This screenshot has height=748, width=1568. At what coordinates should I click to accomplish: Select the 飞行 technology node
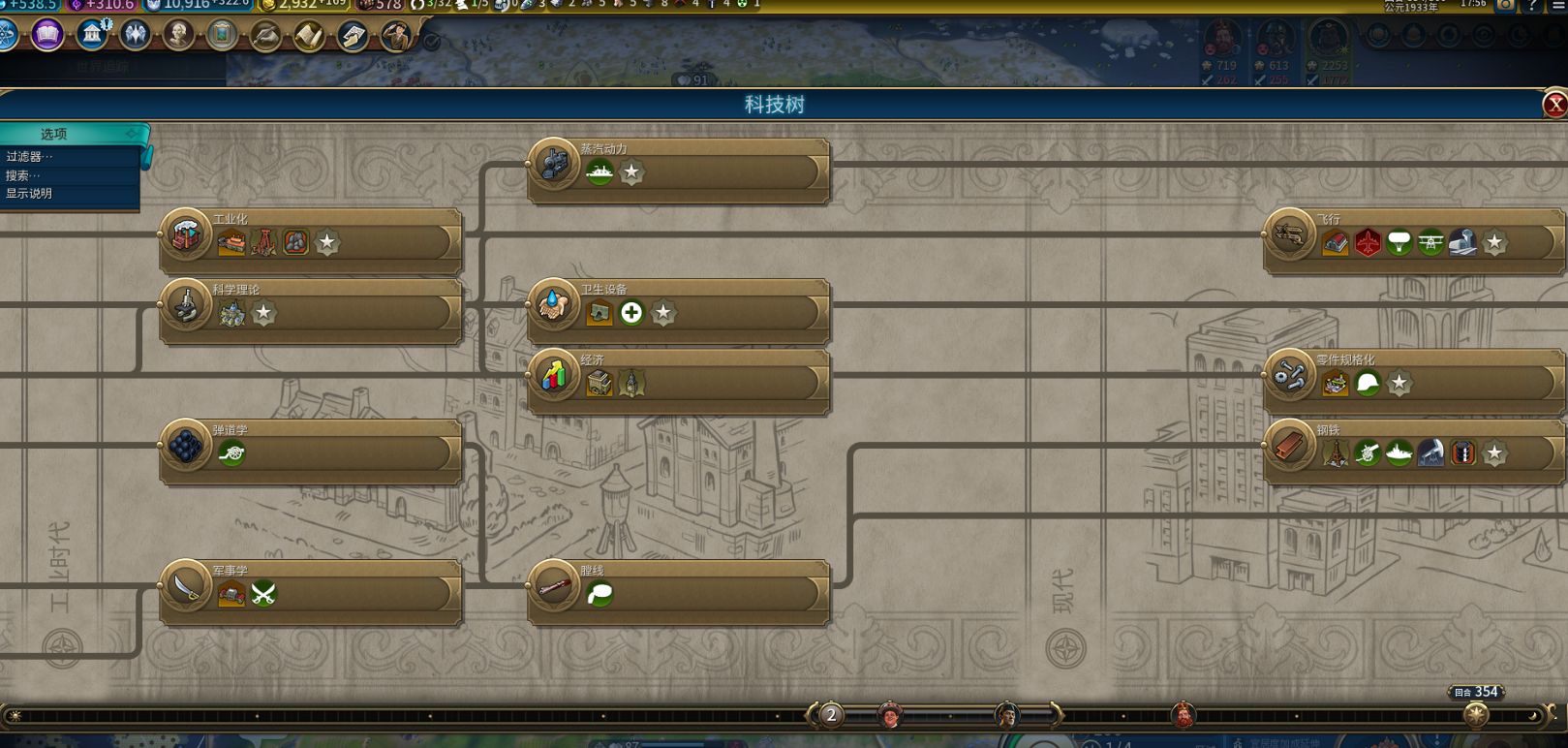point(1412,240)
